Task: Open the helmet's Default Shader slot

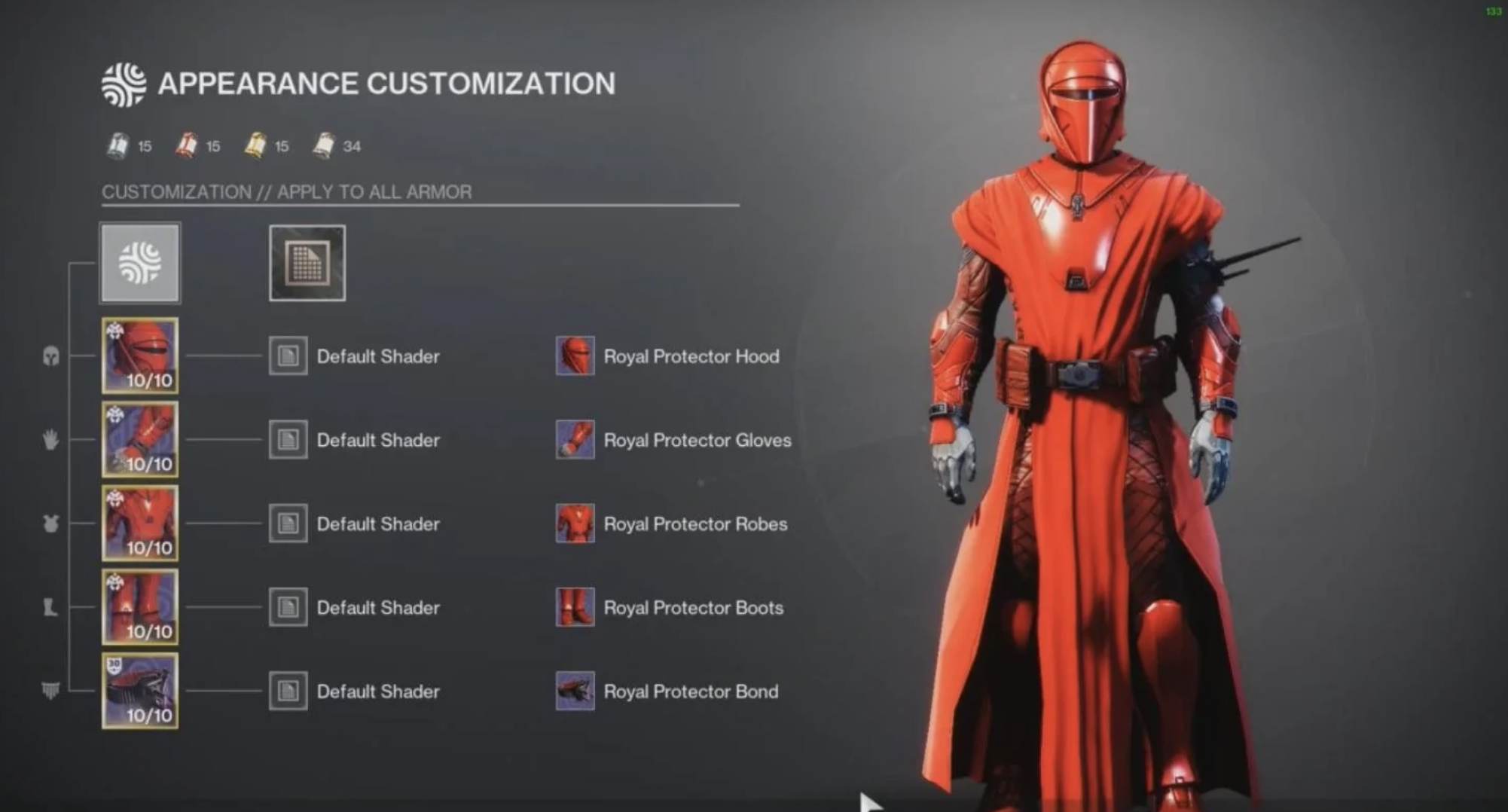Action: pos(287,356)
